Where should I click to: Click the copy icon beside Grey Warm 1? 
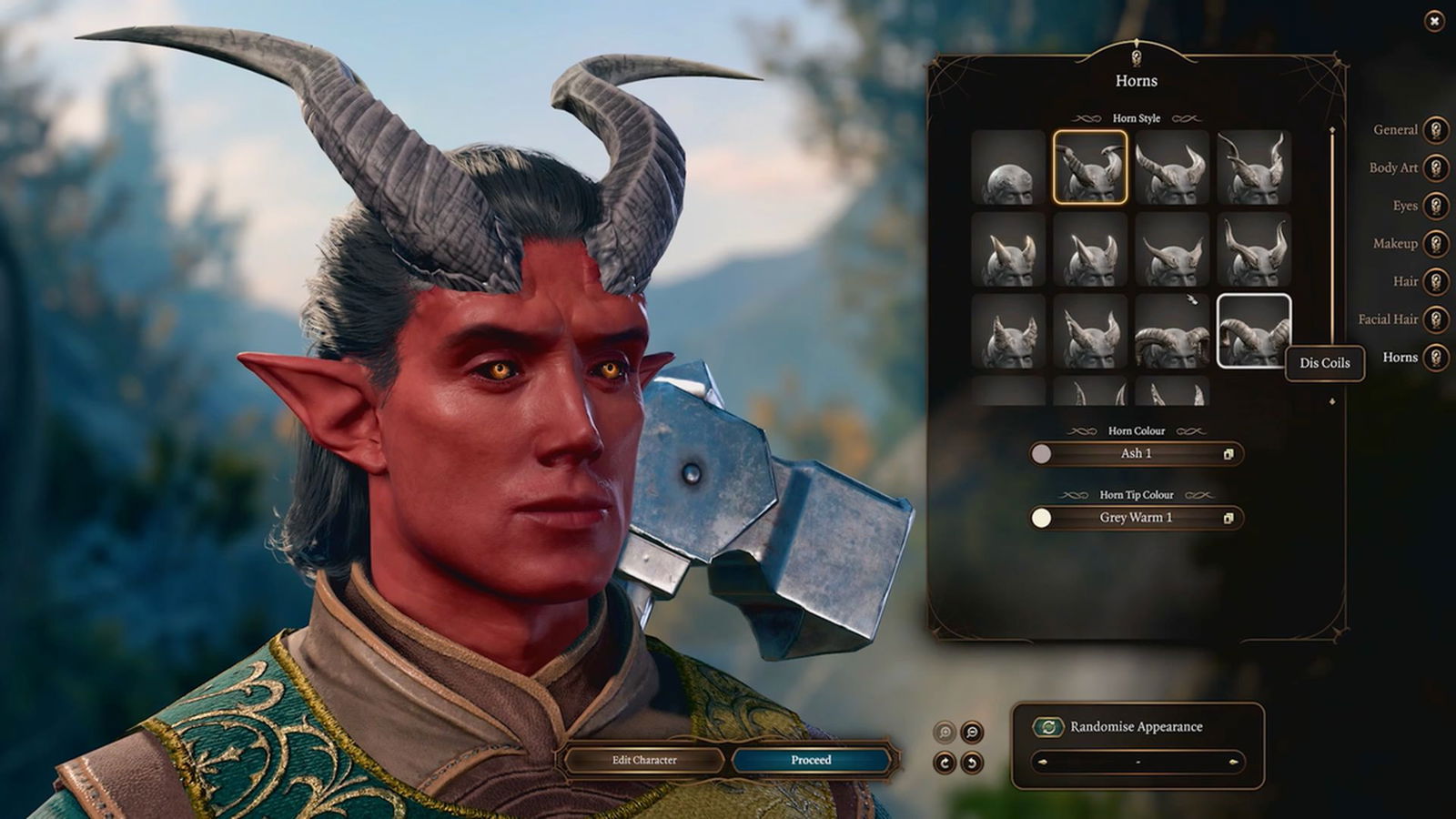click(x=1230, y=517)
